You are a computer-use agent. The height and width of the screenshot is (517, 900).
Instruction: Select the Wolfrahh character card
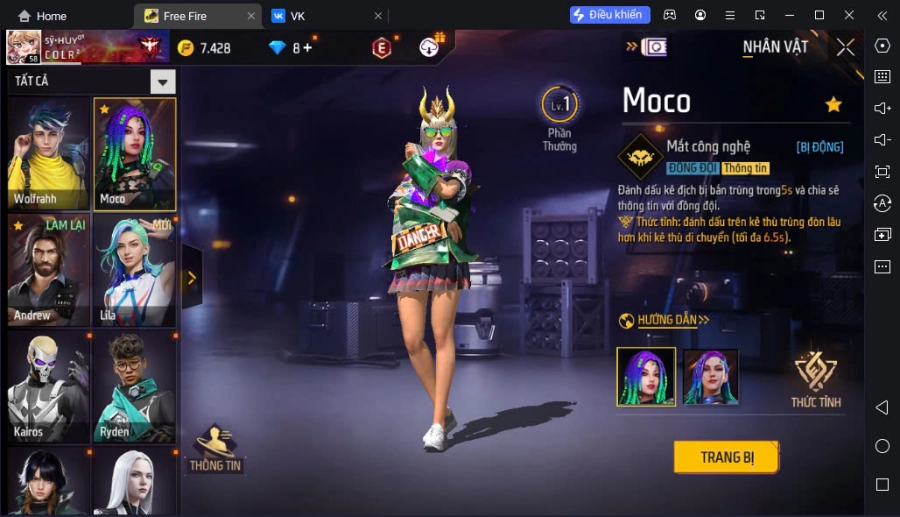tap(48, 153)
